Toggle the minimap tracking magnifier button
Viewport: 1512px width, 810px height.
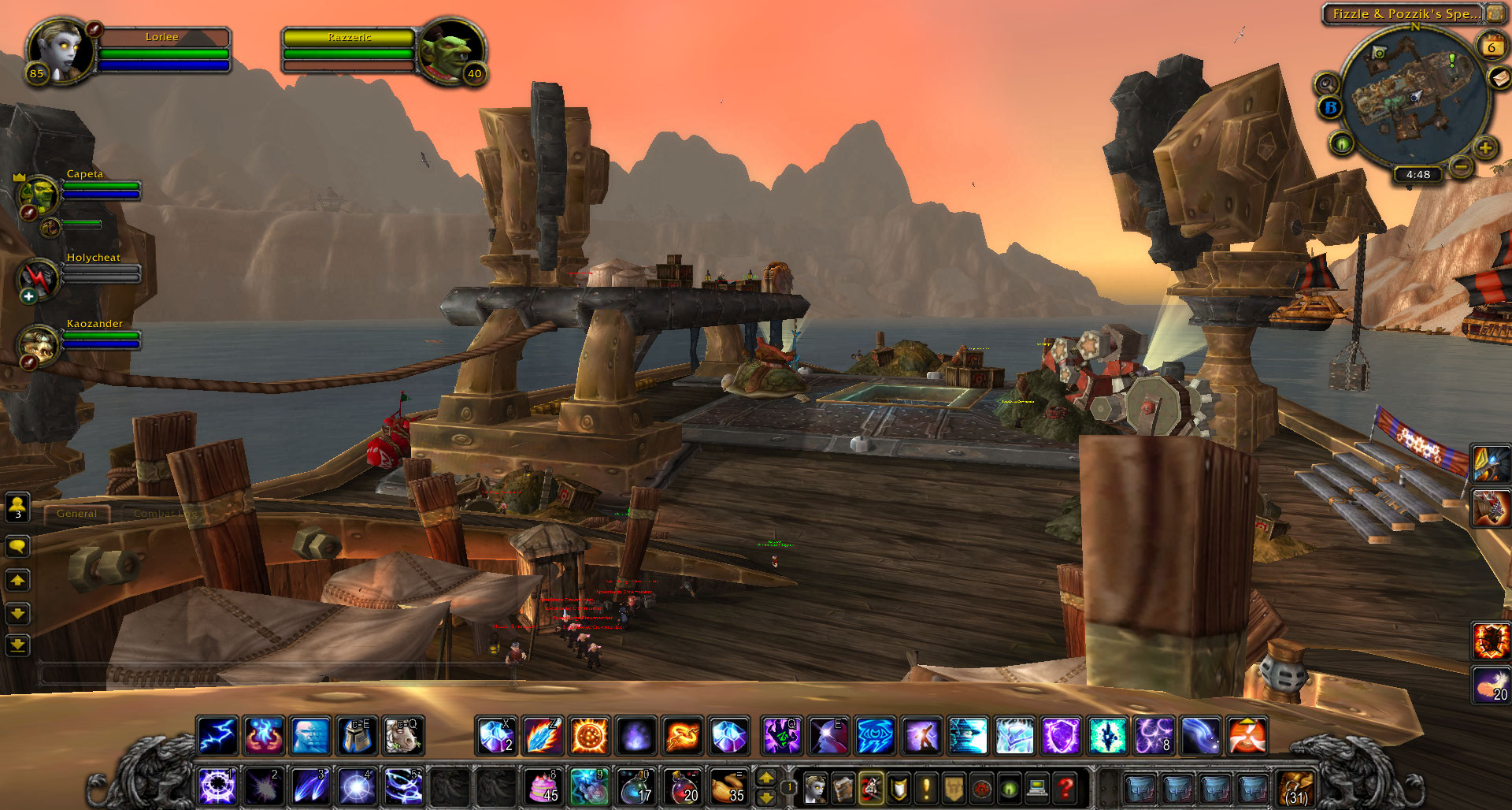[1327, 84]
